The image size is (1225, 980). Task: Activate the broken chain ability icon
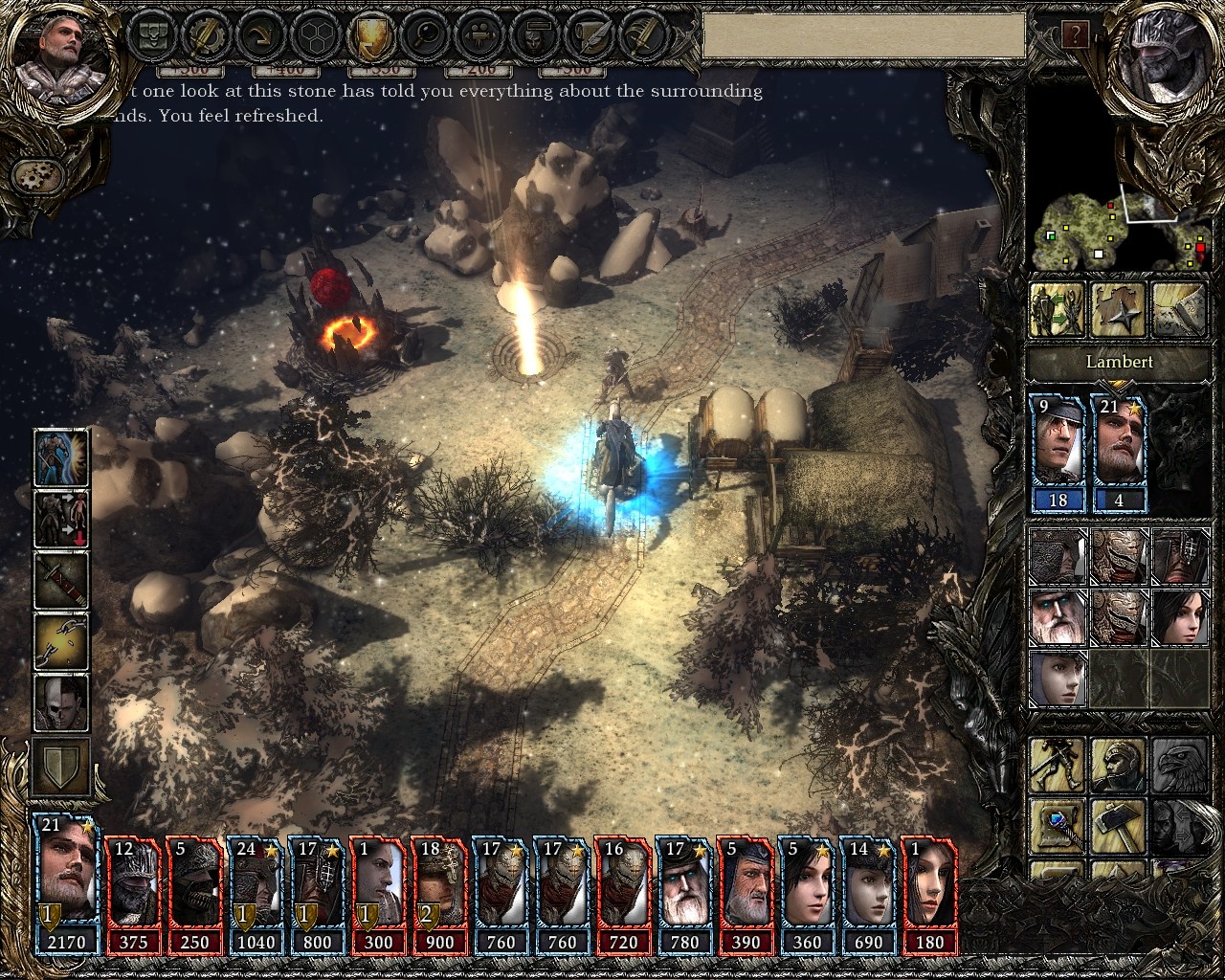tap(62, 640)
